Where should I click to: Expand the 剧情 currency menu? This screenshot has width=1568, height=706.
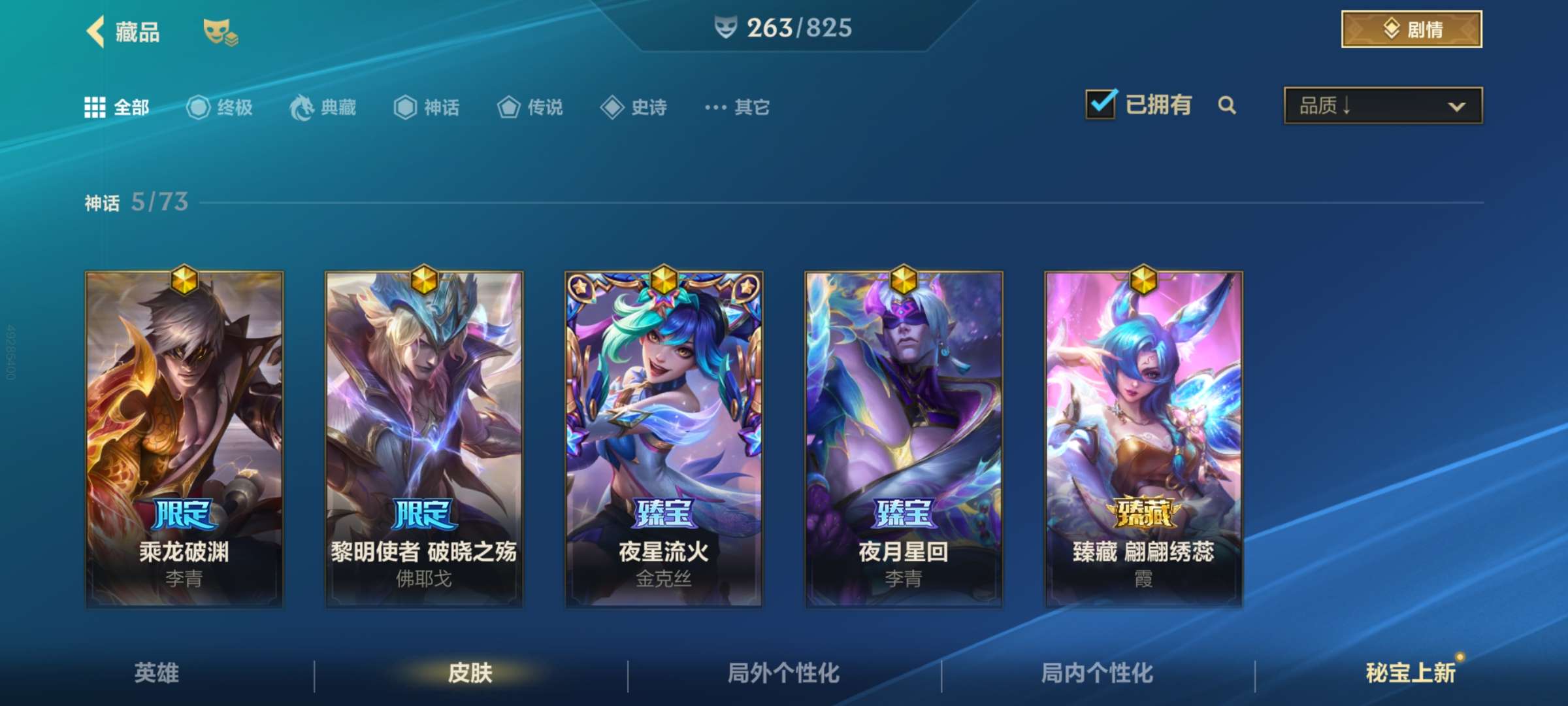tap(1411, 29)
